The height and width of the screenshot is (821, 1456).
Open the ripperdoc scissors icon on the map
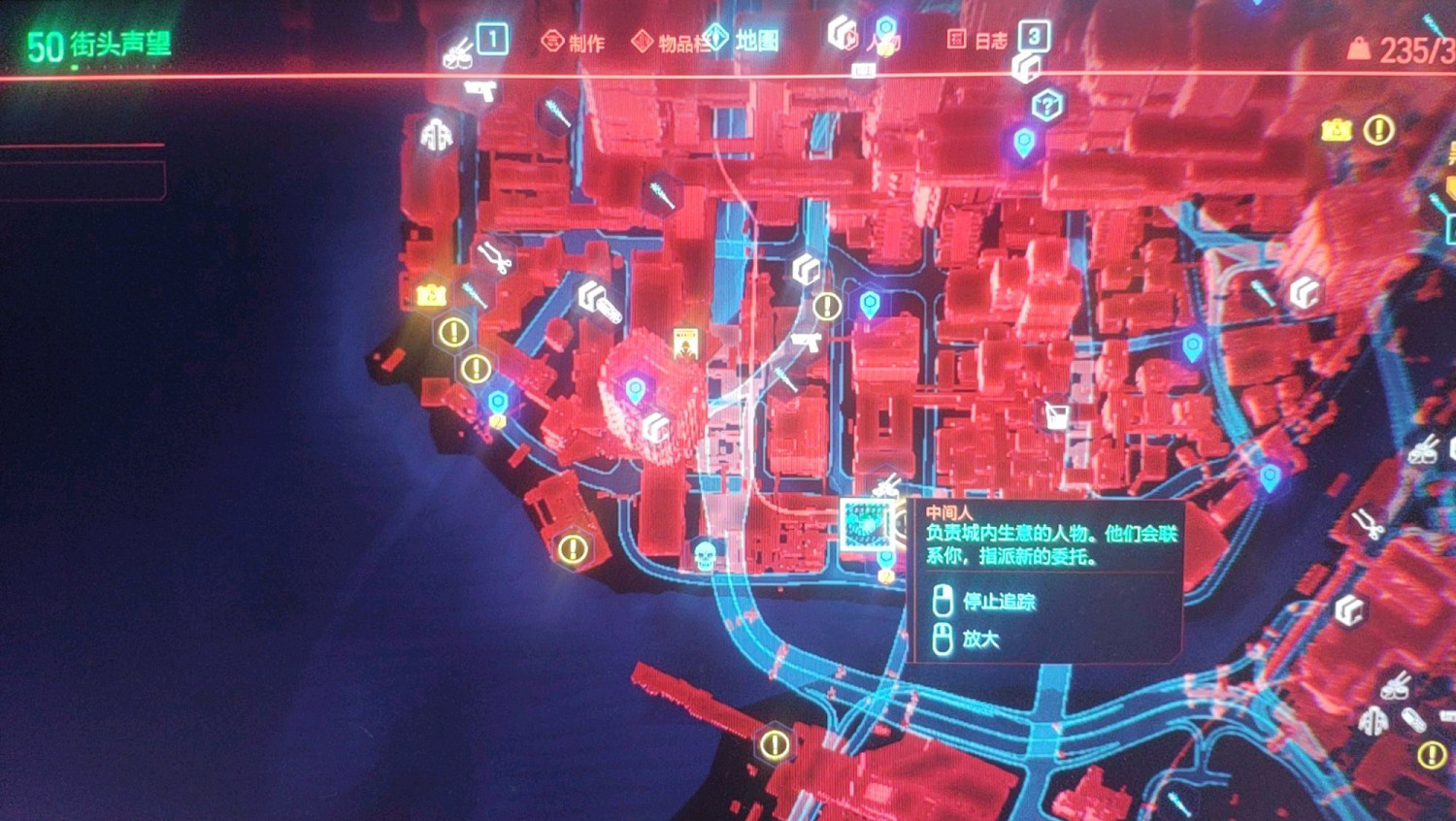(x=497, y=256)
